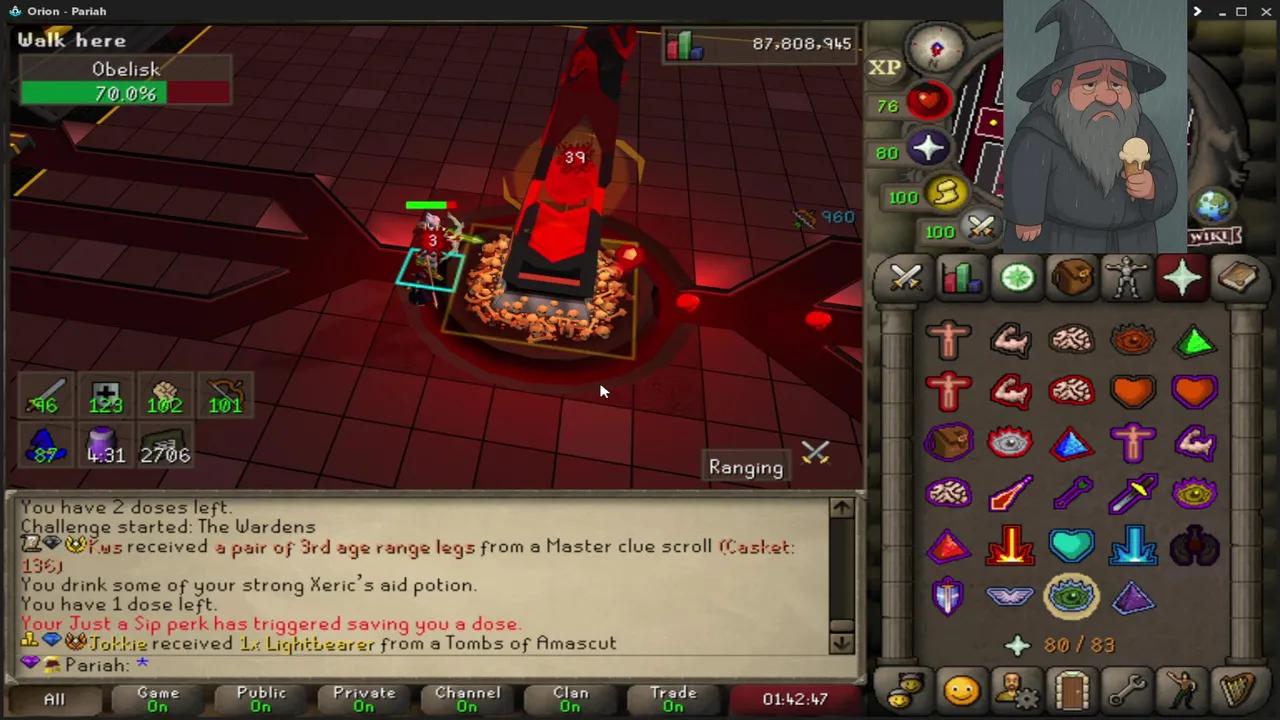
Task: Switch to the Inventory bag tab
Action: click(x=1071, y=280)
